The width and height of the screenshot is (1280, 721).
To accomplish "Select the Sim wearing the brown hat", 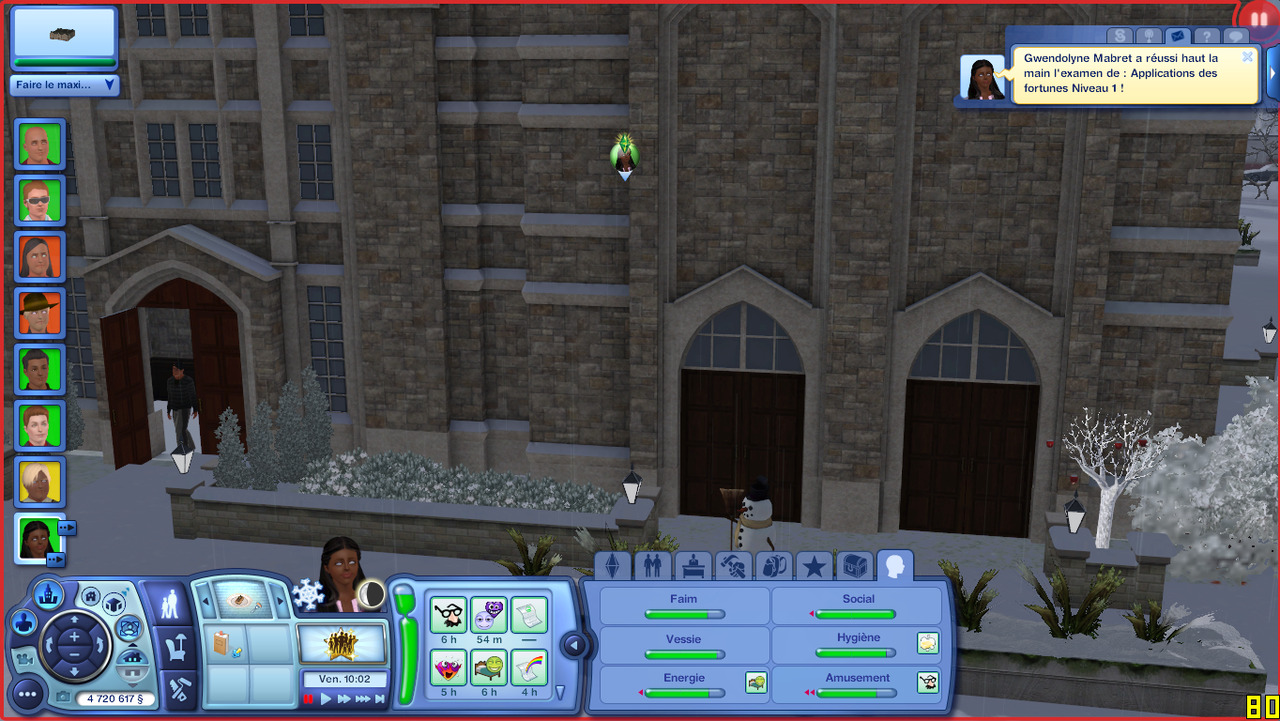I will click(x=40, y=313).
